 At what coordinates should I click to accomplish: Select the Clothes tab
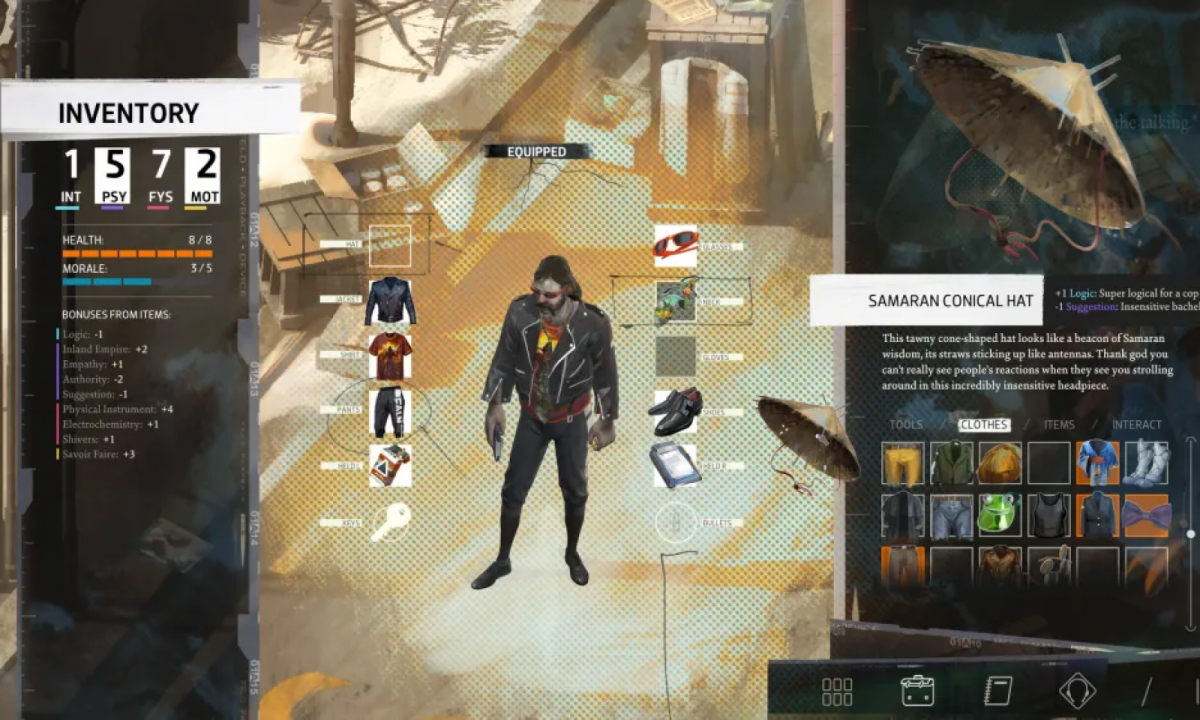click(983, 425)
